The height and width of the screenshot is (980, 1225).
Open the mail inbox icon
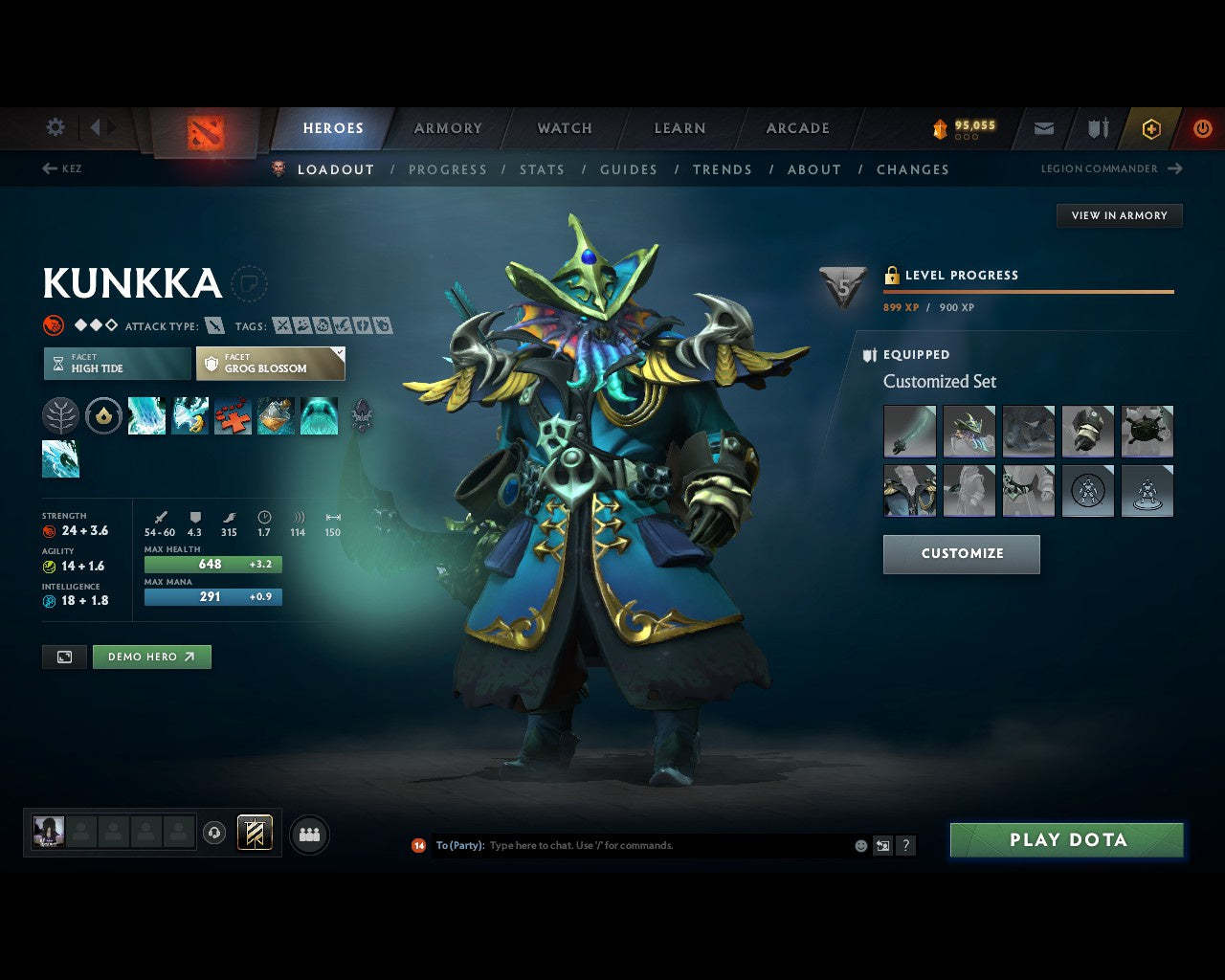1043,128
